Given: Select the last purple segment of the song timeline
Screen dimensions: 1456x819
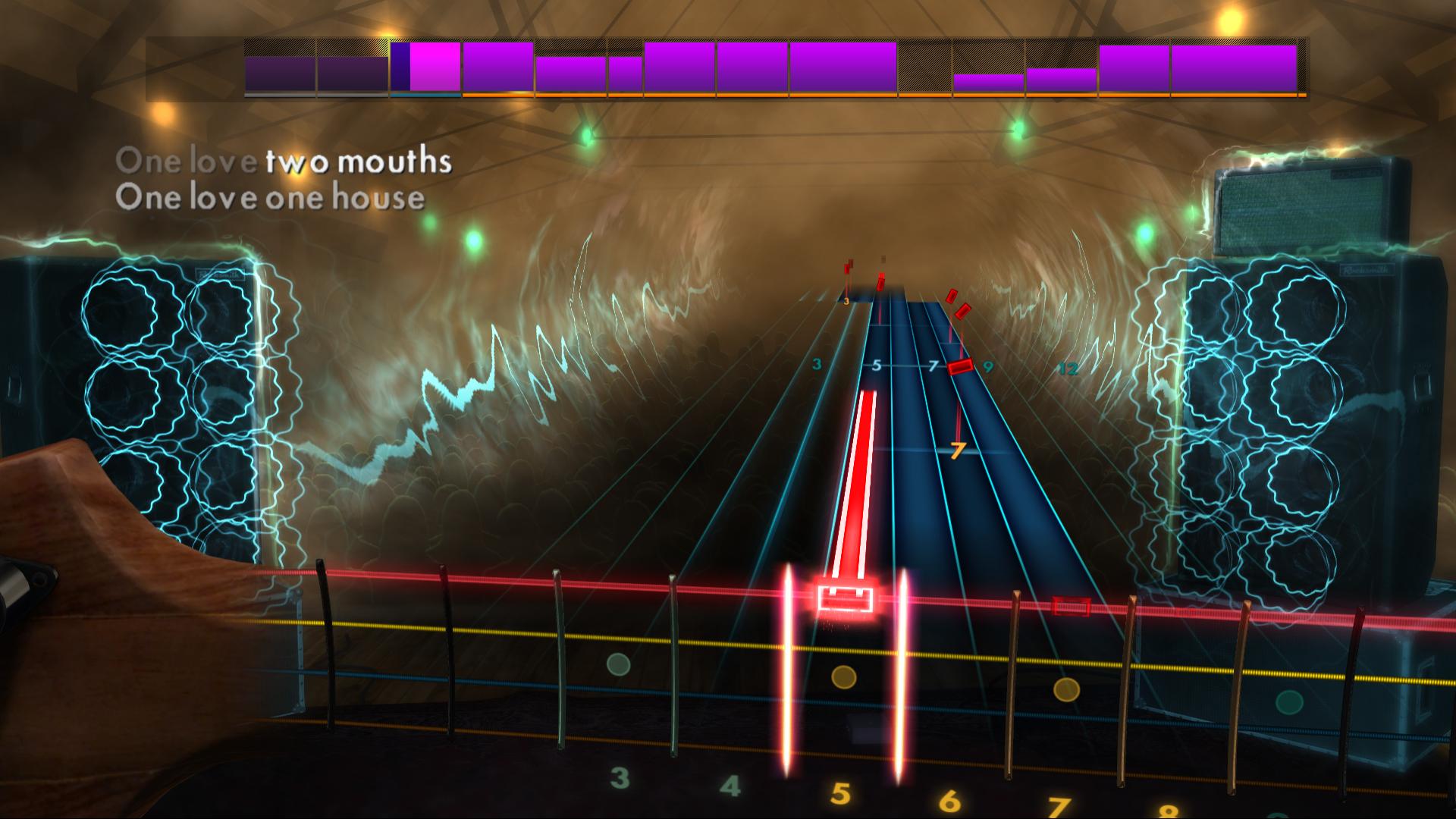Looking at the screenshot, I should point(1236,68).
